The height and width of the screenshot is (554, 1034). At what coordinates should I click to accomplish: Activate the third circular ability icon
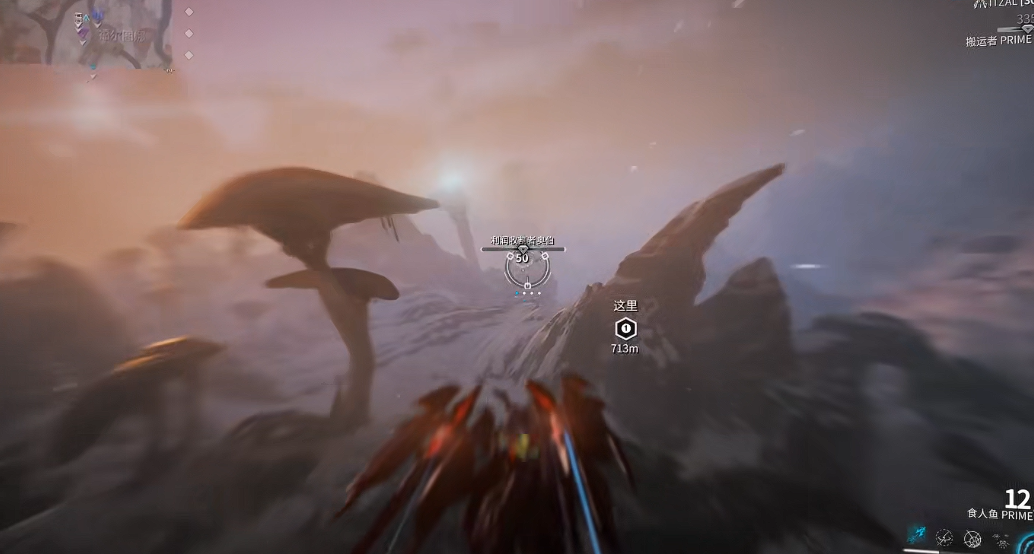click(x=972, y=539)
